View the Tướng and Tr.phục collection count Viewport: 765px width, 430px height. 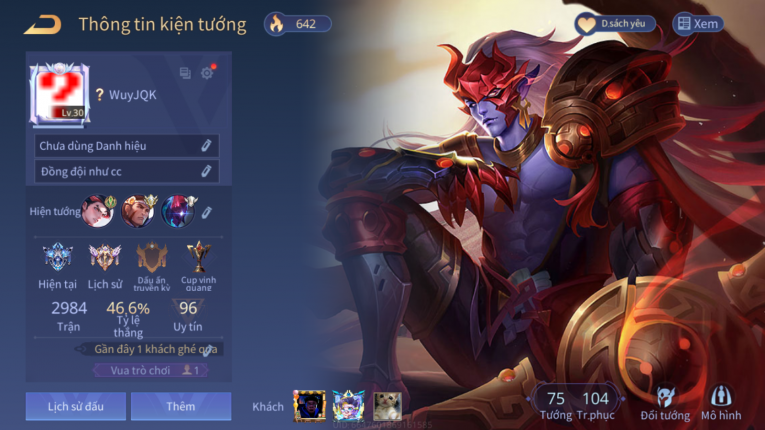576,403
